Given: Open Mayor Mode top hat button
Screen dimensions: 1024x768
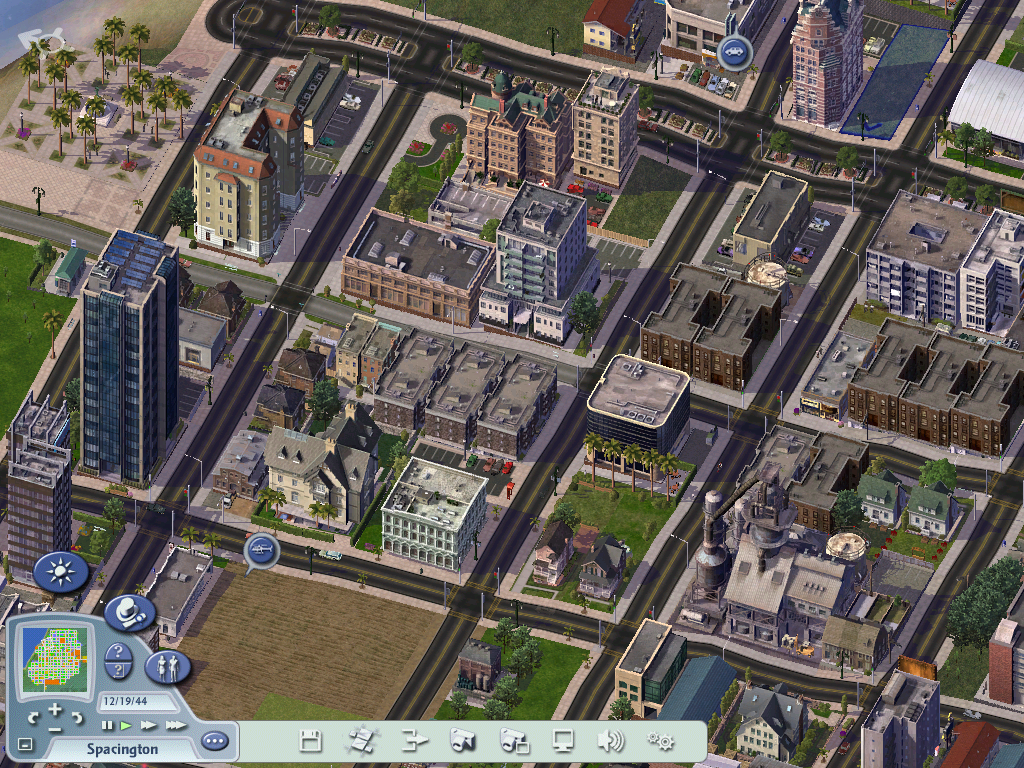Looking at the screenshot, I should [x=129, y=611].
